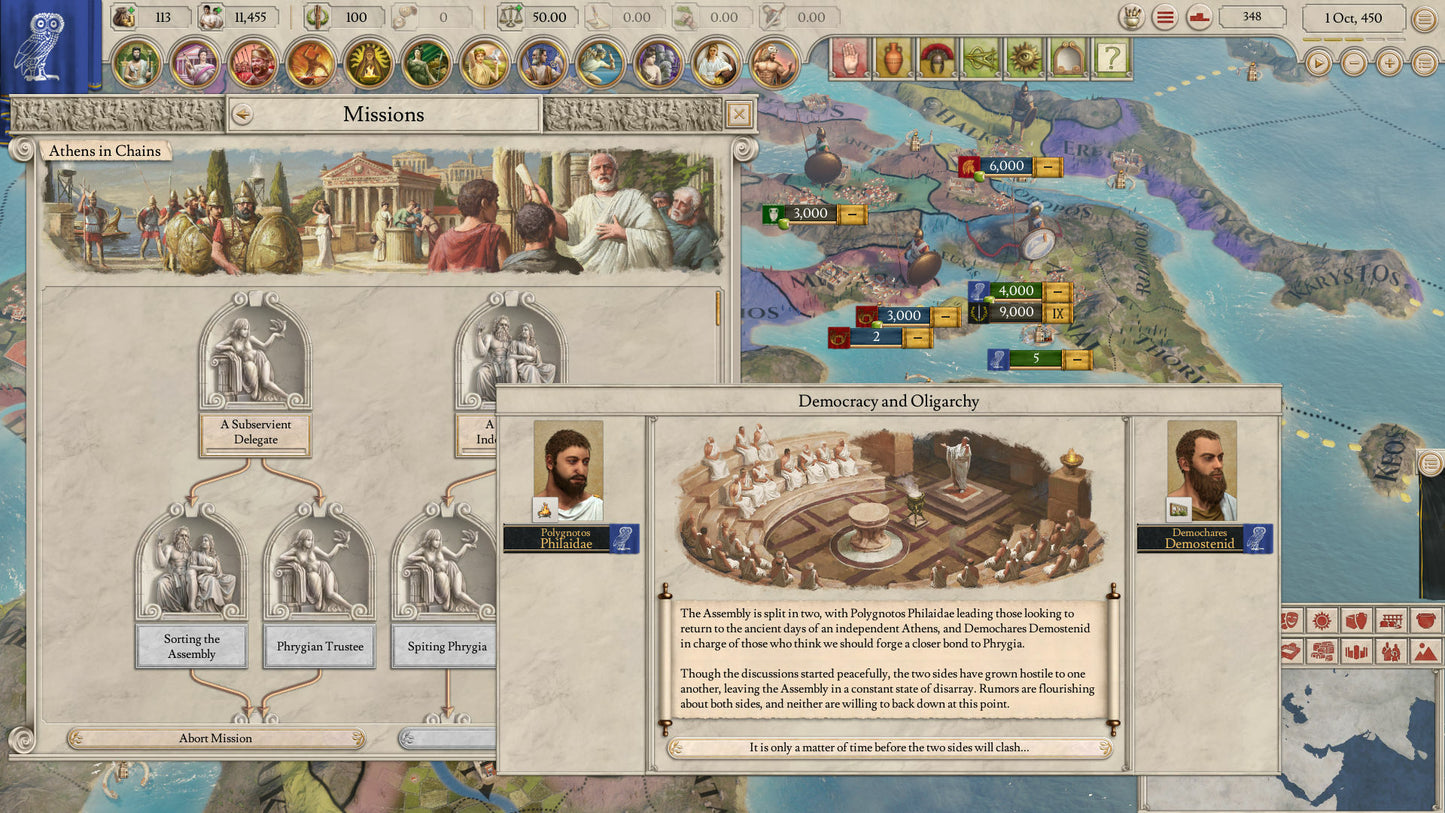Select the helmet military map mode

tap(936, 60)
